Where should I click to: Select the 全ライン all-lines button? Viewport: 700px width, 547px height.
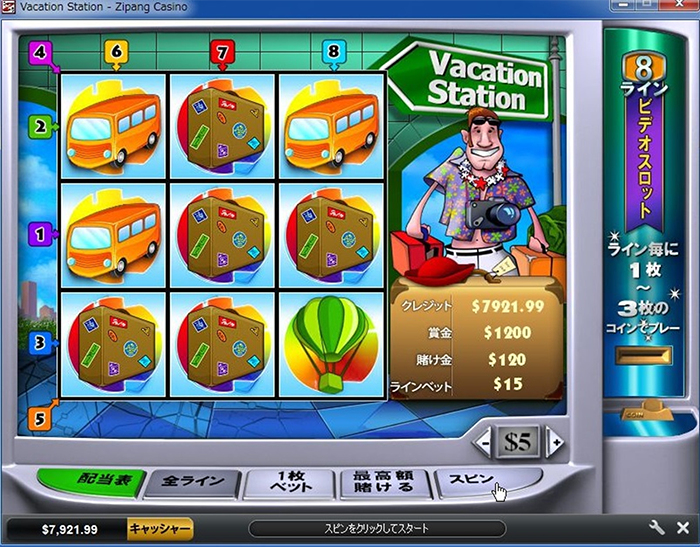[191, 484]
